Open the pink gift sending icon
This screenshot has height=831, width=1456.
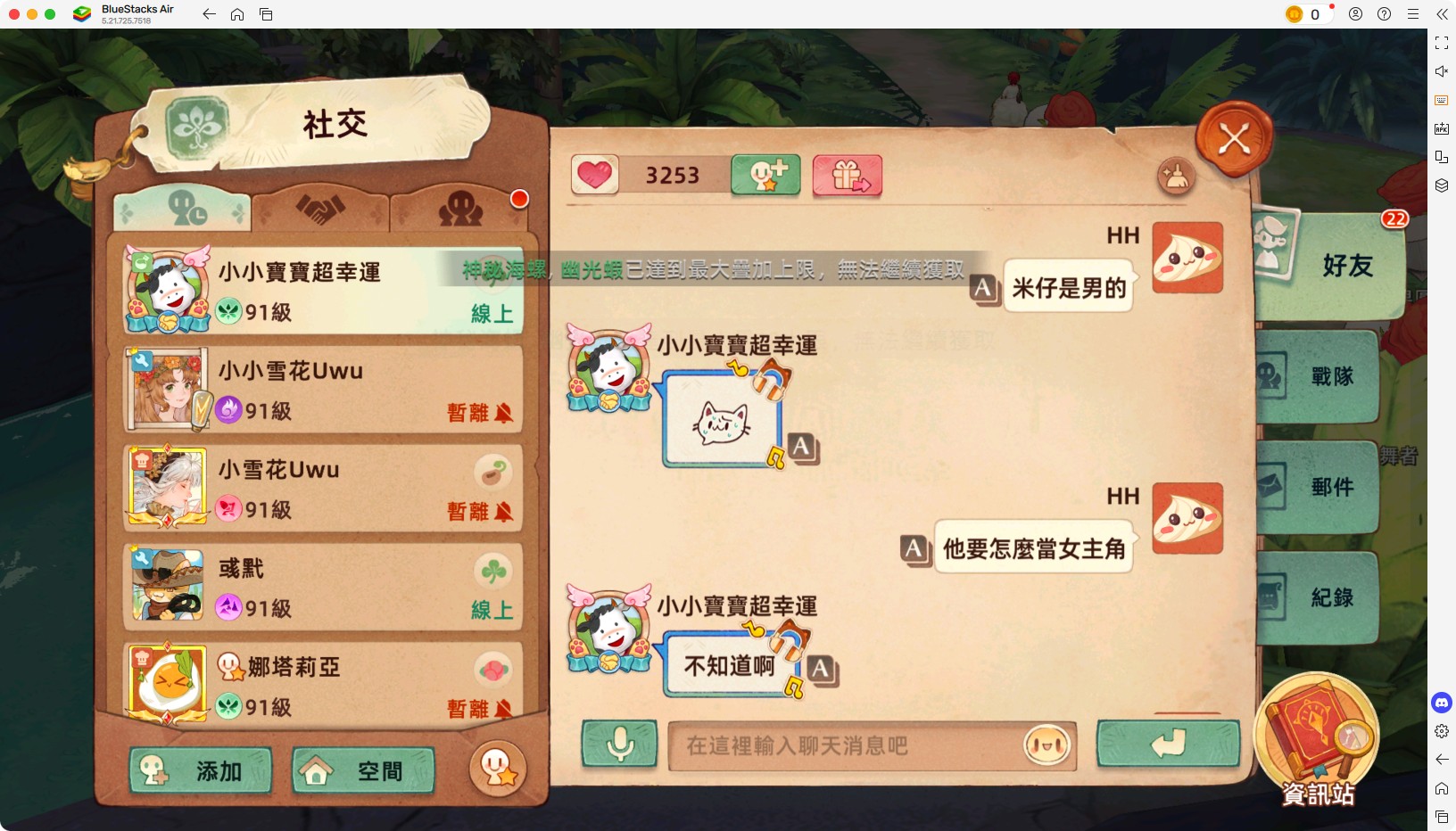click(846, 176)
